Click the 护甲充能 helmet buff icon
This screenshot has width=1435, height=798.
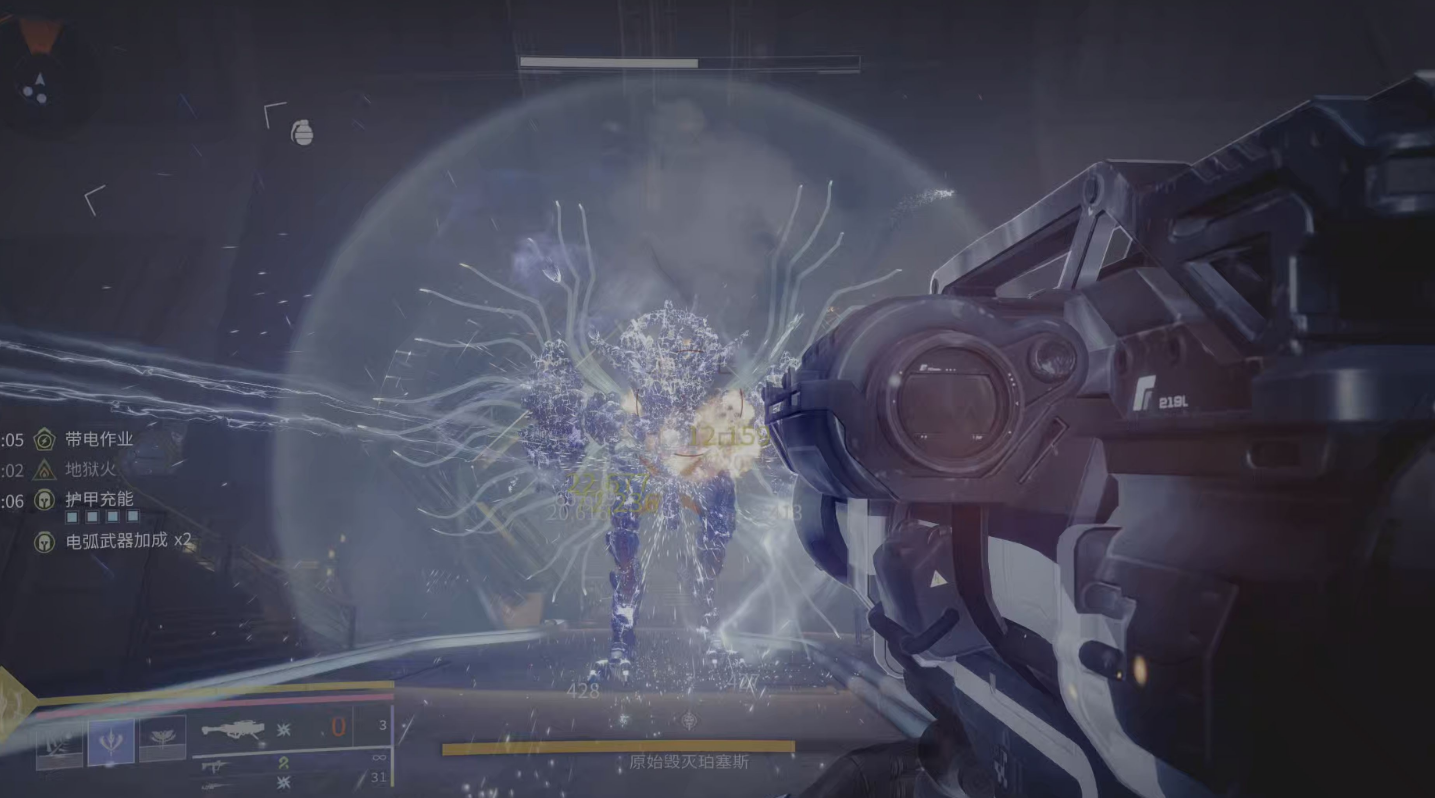[x=45, y=500]
